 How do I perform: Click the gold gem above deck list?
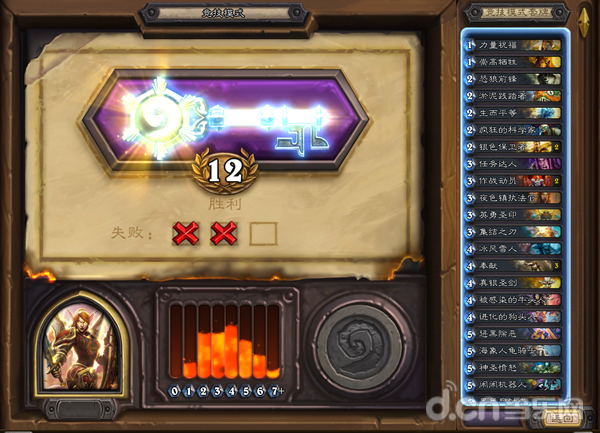coord(584,17)
